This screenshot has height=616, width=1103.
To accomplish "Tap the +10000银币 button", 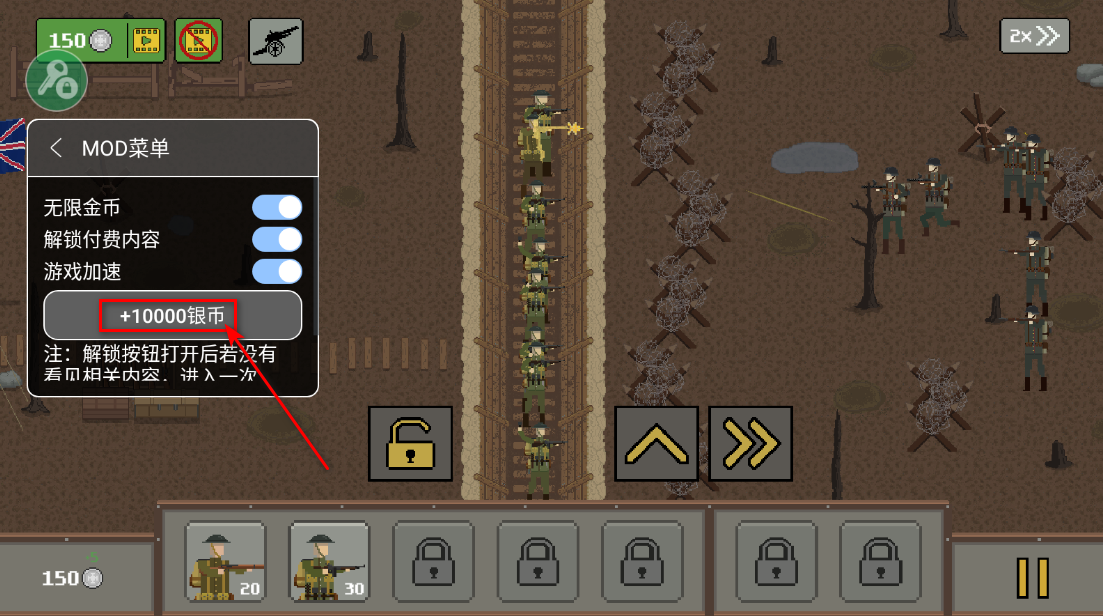I will point(172,316).
